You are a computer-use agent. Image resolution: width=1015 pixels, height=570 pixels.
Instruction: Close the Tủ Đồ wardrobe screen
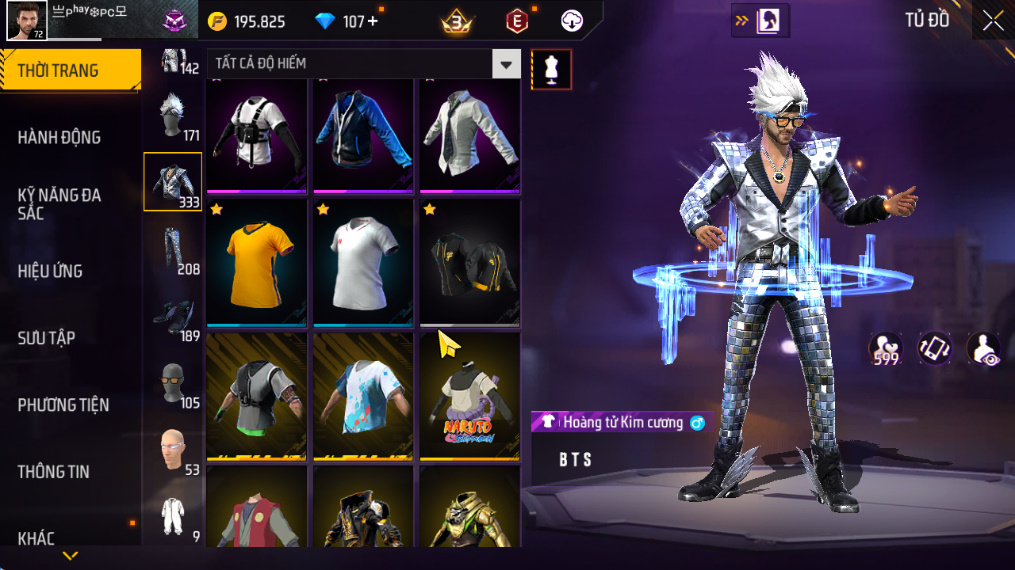992,21
